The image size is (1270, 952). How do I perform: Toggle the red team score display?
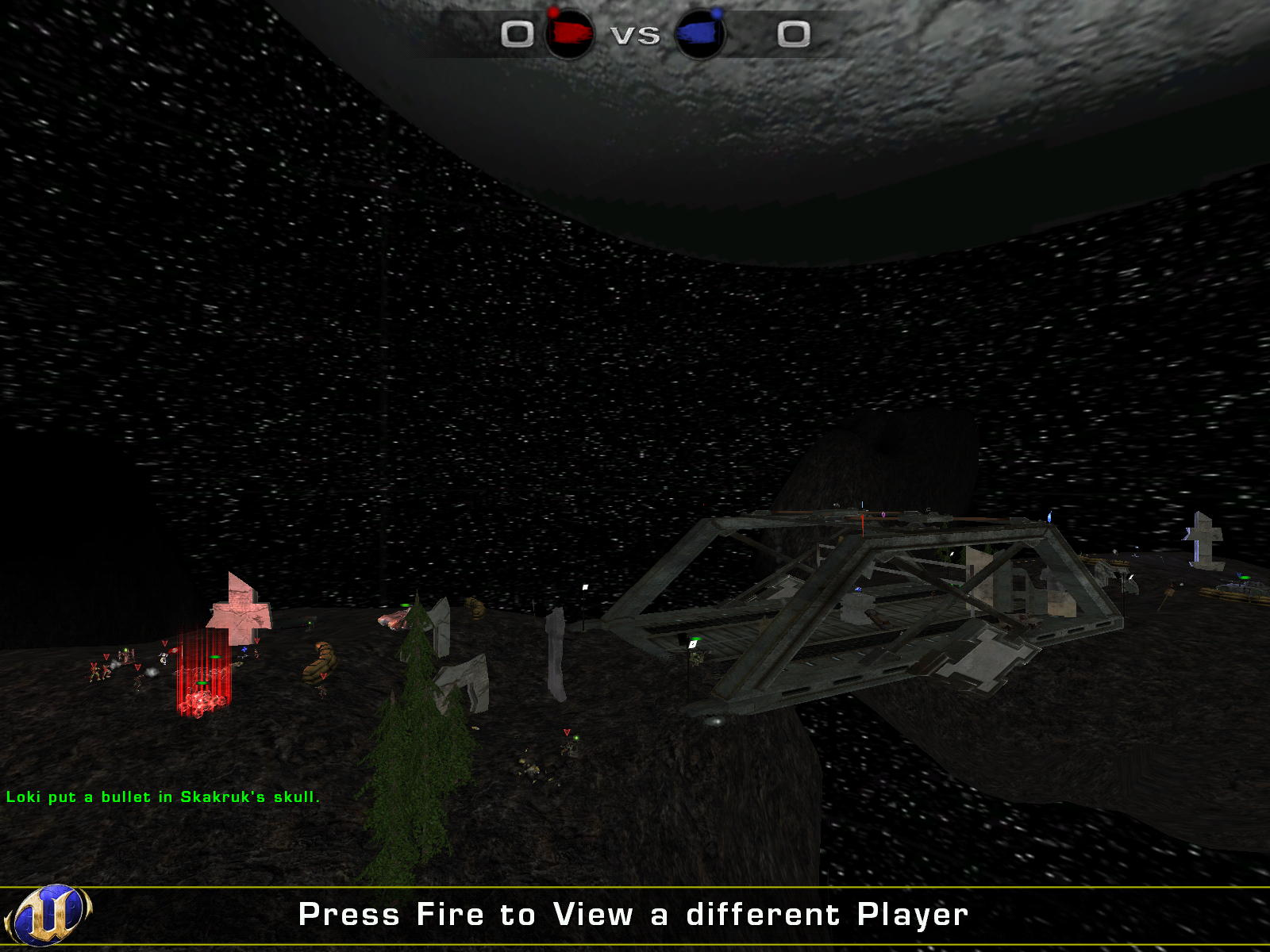pos(519,34)
